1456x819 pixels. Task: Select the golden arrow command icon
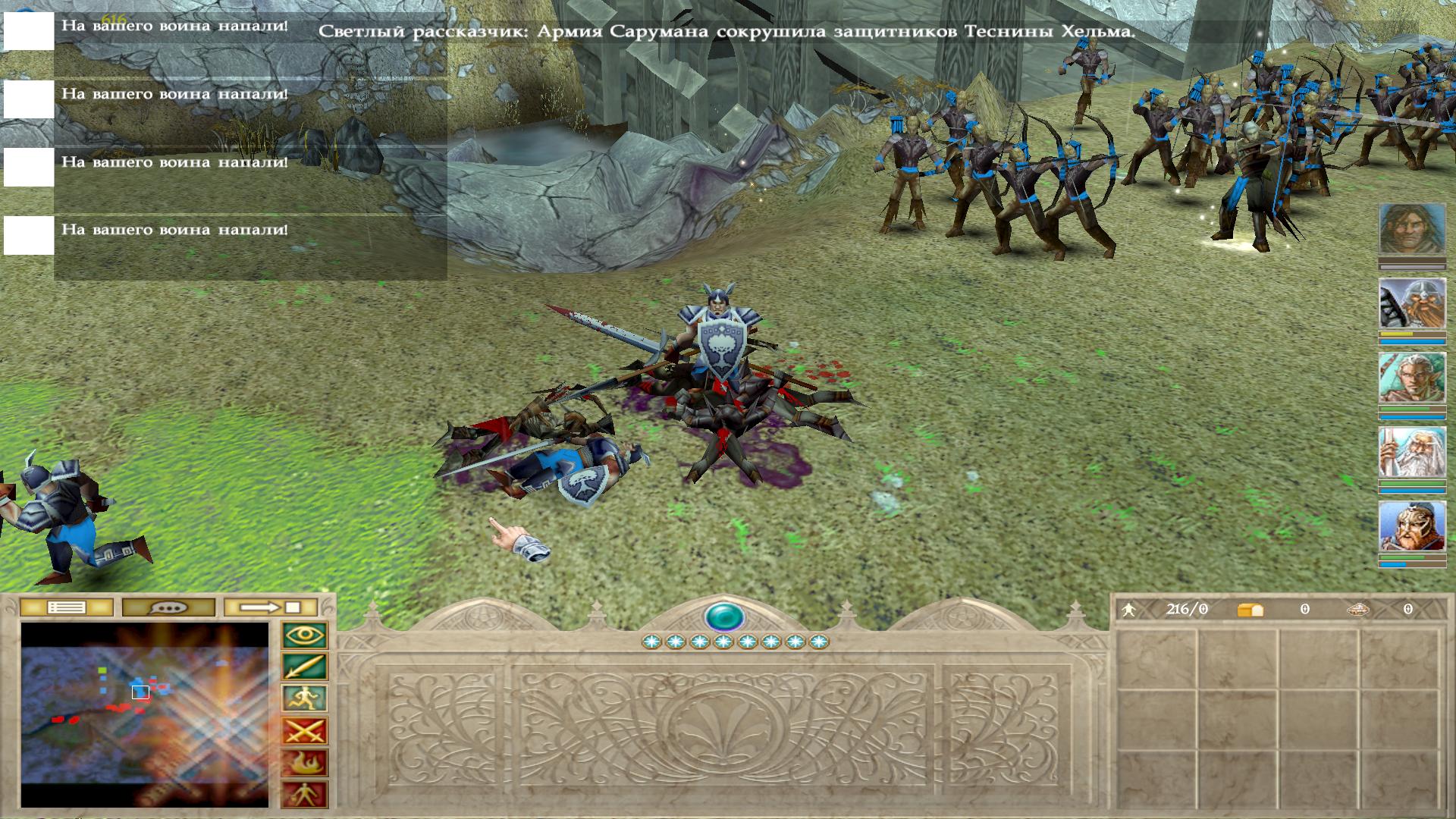(x=305, y=667)
